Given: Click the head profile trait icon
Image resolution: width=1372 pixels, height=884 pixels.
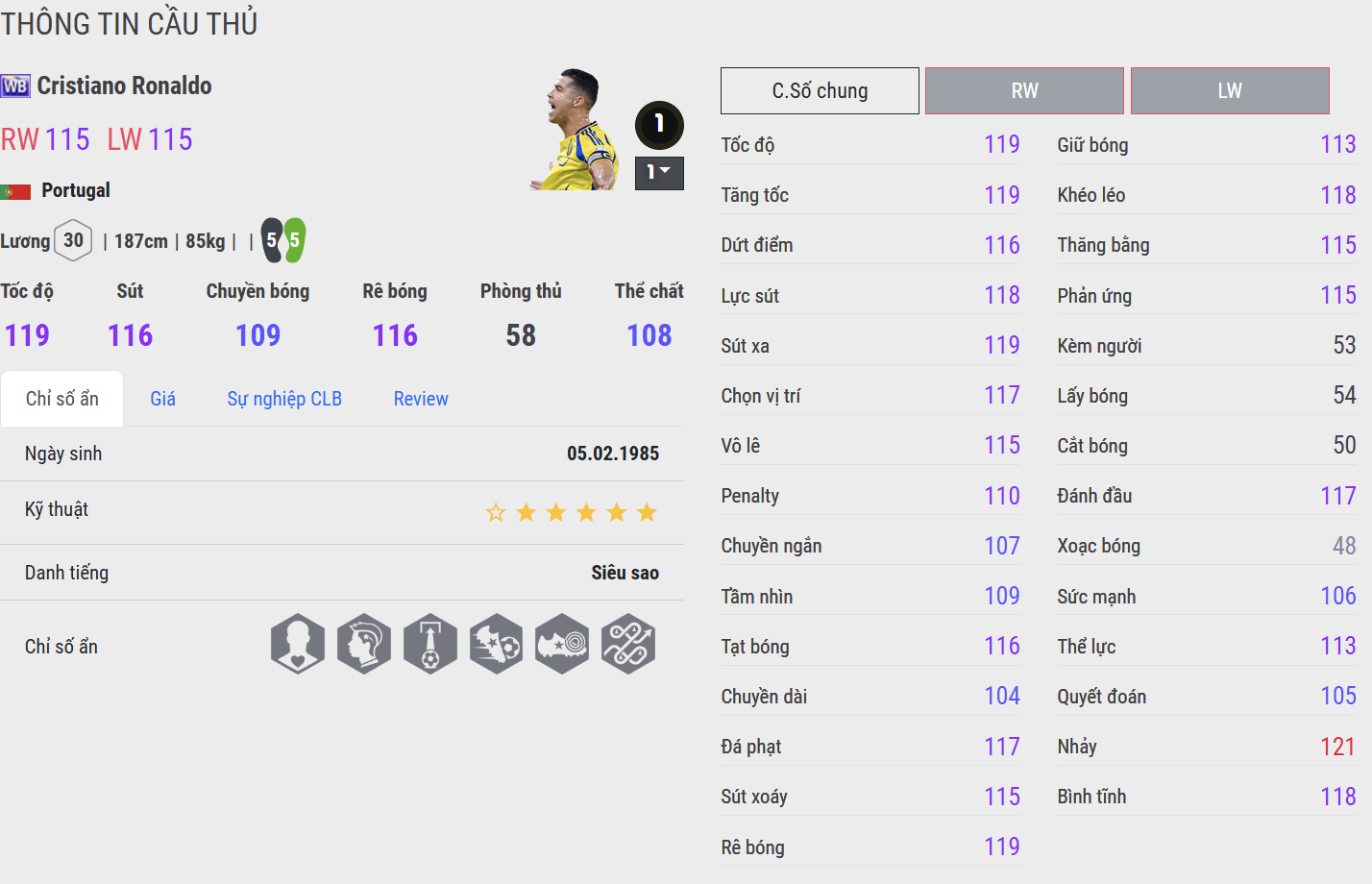Looking at the screenshot, I should 364,644.
